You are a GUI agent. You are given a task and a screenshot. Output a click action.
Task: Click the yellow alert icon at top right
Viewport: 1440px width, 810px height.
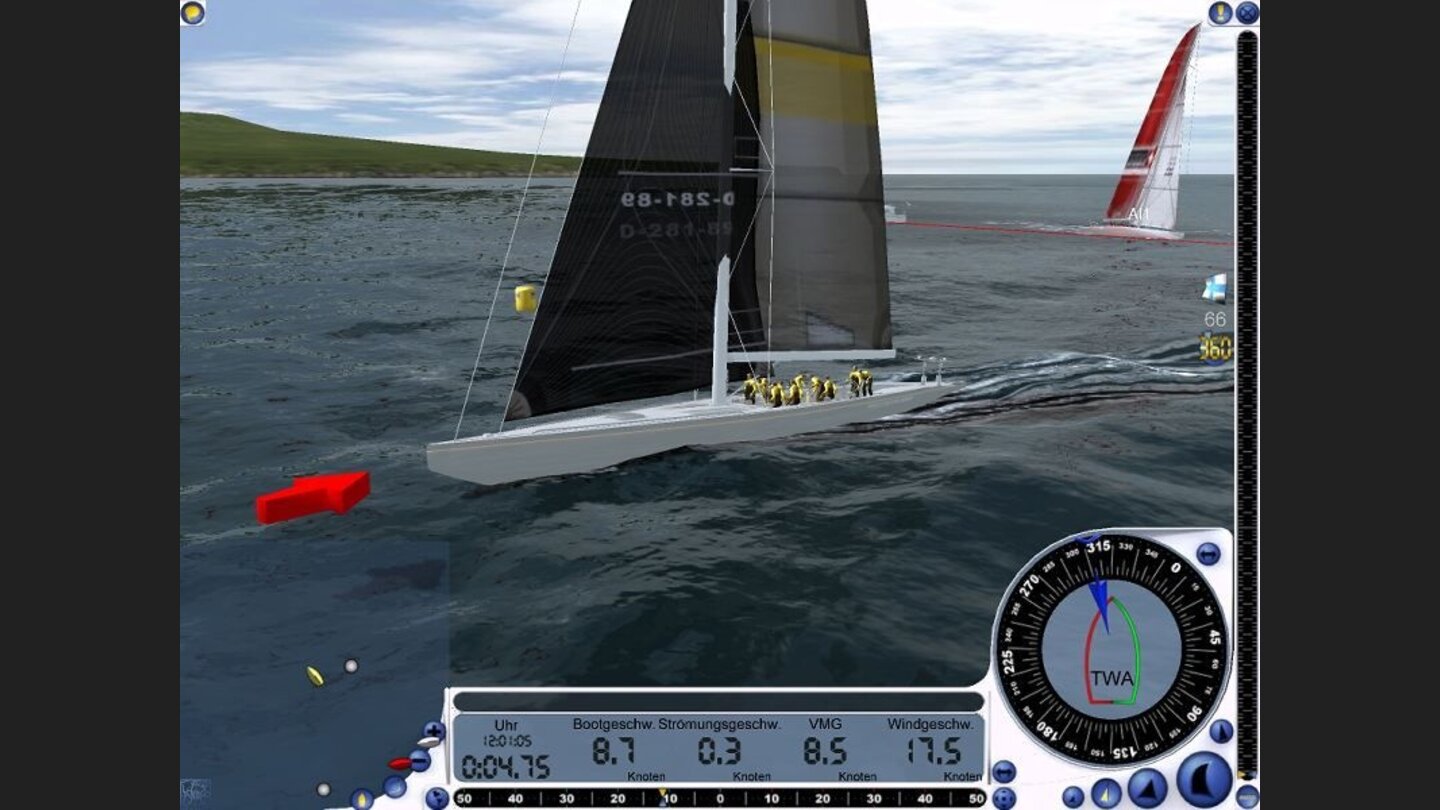[x=1221, y=13]
